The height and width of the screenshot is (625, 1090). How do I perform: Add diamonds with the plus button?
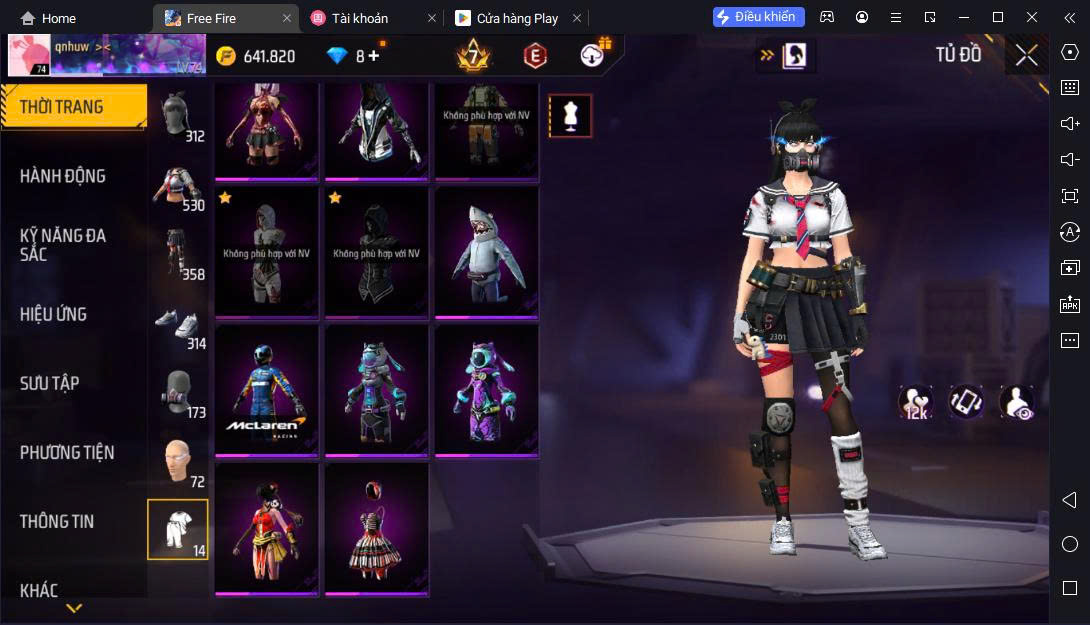pyautogui.click(x=374, y=56)
